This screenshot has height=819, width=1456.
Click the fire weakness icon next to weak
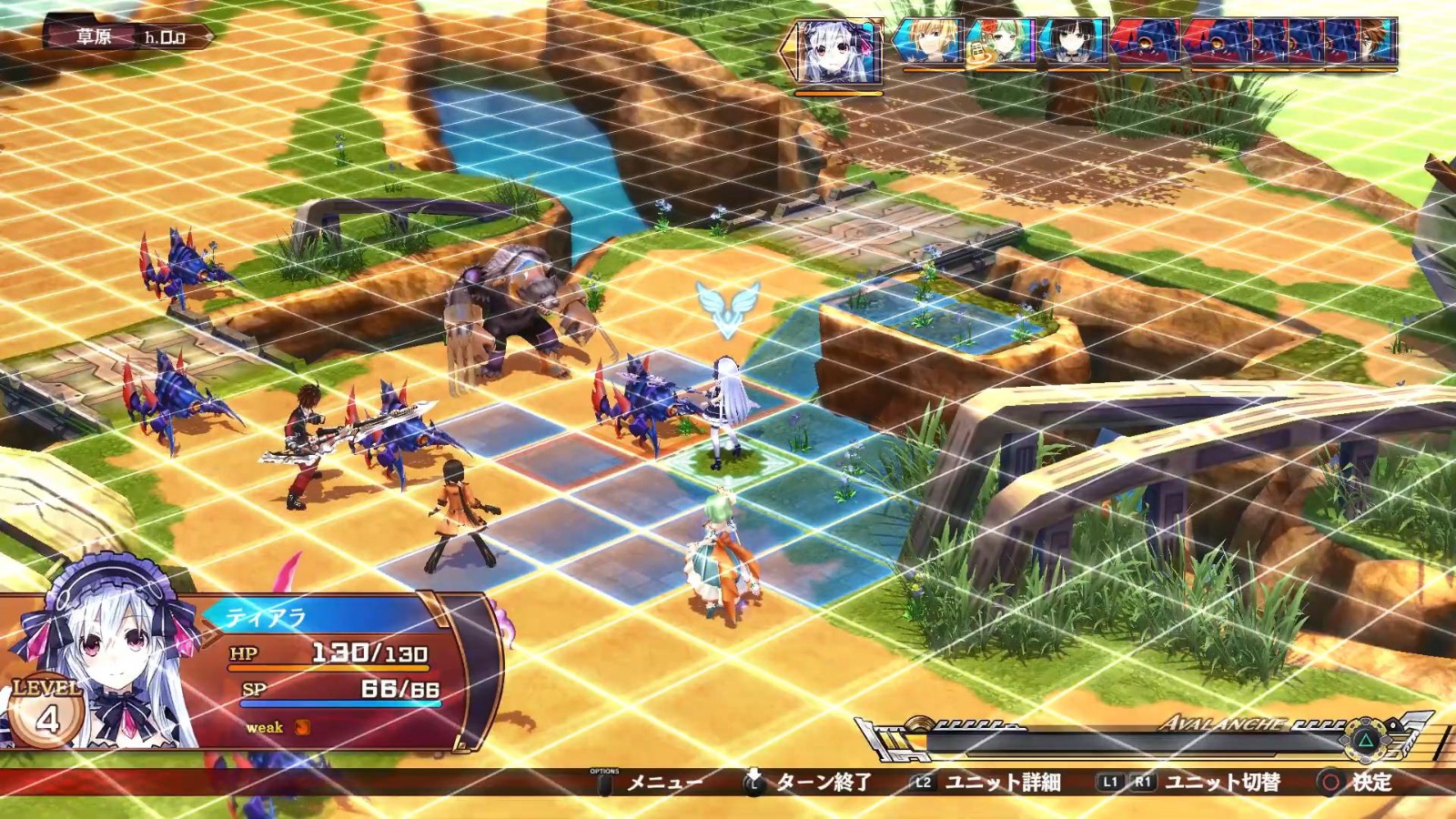(x=304, y=728)
